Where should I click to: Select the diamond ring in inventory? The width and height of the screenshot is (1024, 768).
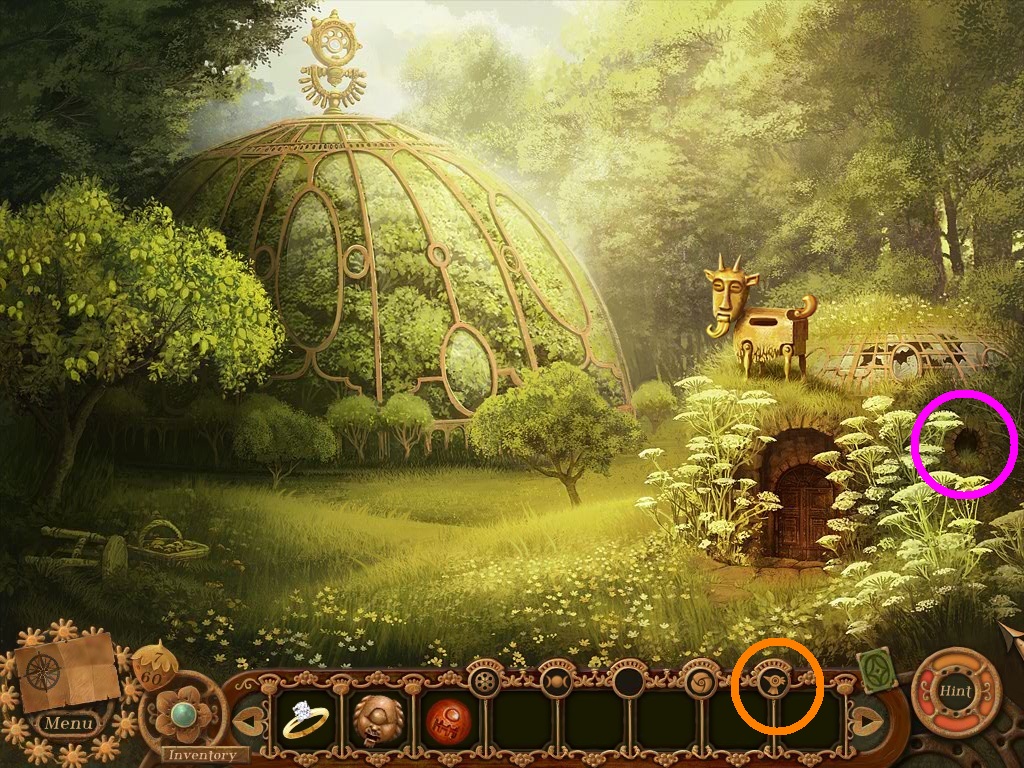(x=304, y=718)
